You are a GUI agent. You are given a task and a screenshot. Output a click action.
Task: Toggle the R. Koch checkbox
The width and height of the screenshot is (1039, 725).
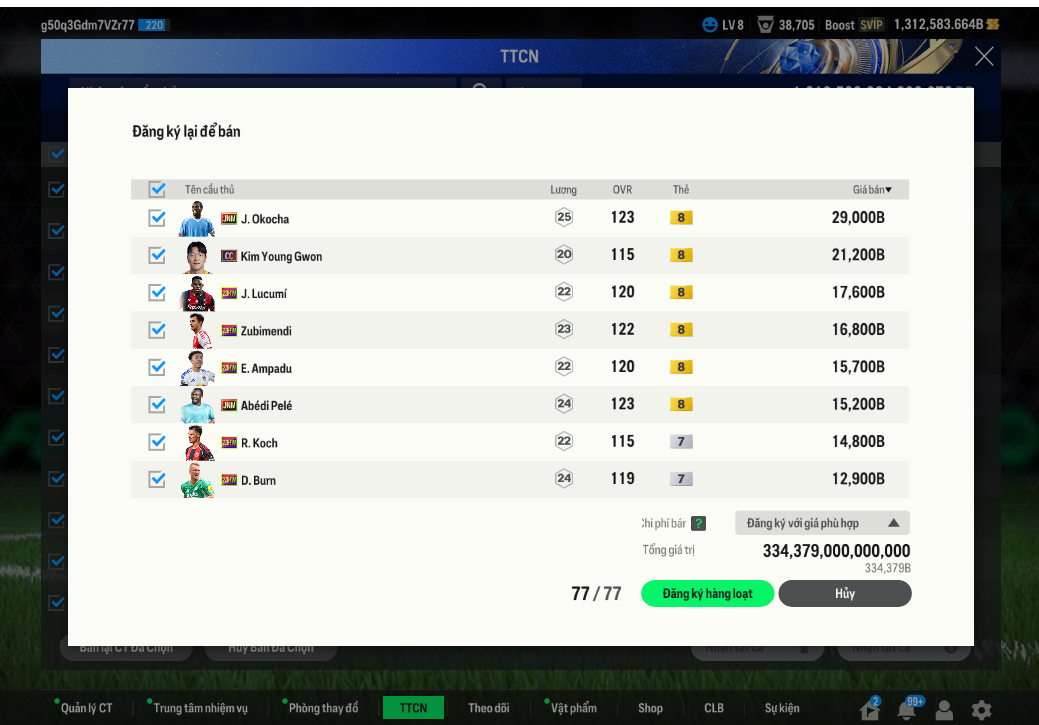[x=157, y=442]
